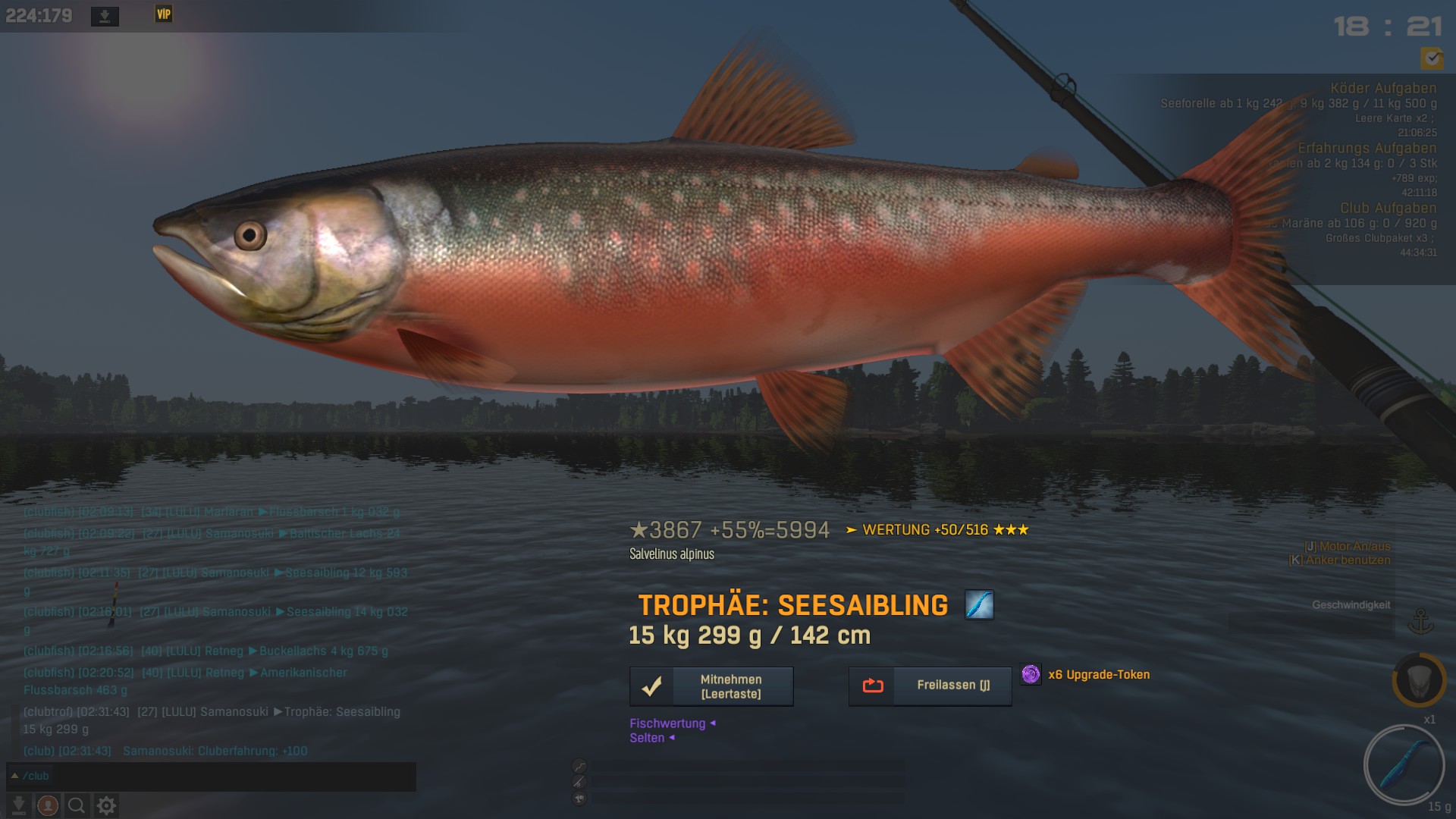Keep the fish with the Mitnehmen button
The width and height of the screenshot is (1456, 819).
[711, 686]
